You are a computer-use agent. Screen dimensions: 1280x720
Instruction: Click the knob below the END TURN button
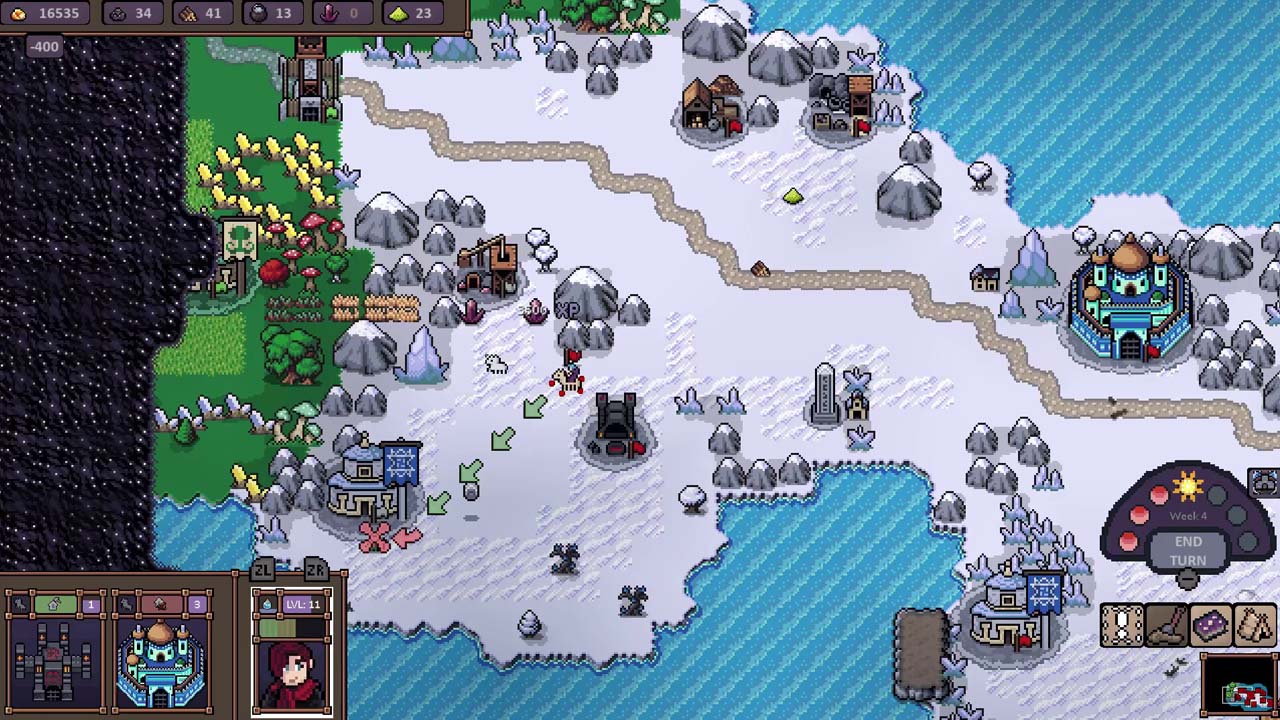click(1186, 578)
